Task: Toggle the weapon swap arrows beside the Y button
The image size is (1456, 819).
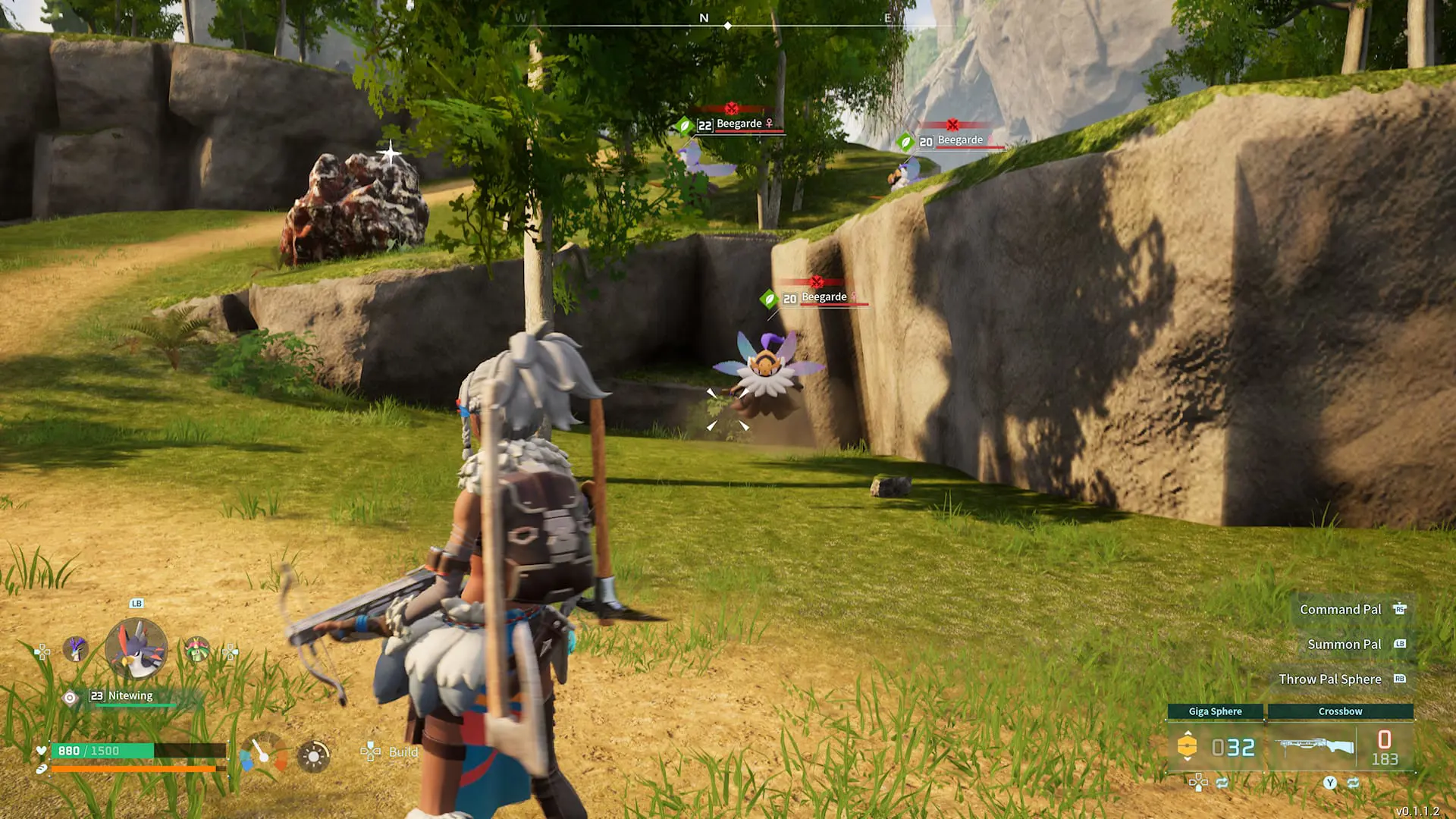Action: tap(1353, 783)
